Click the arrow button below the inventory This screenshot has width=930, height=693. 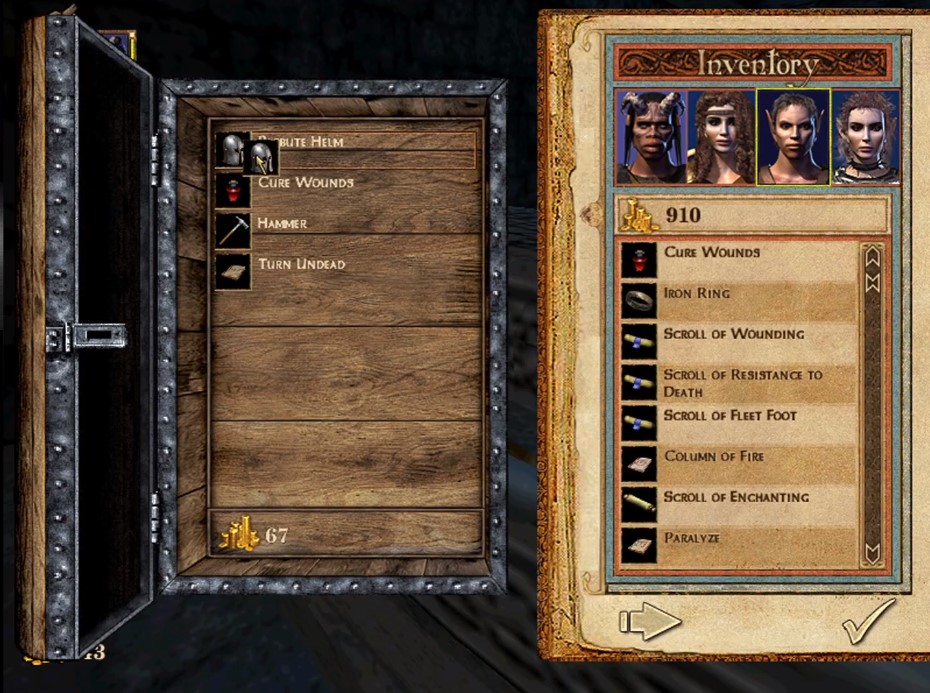click(649, 622)
